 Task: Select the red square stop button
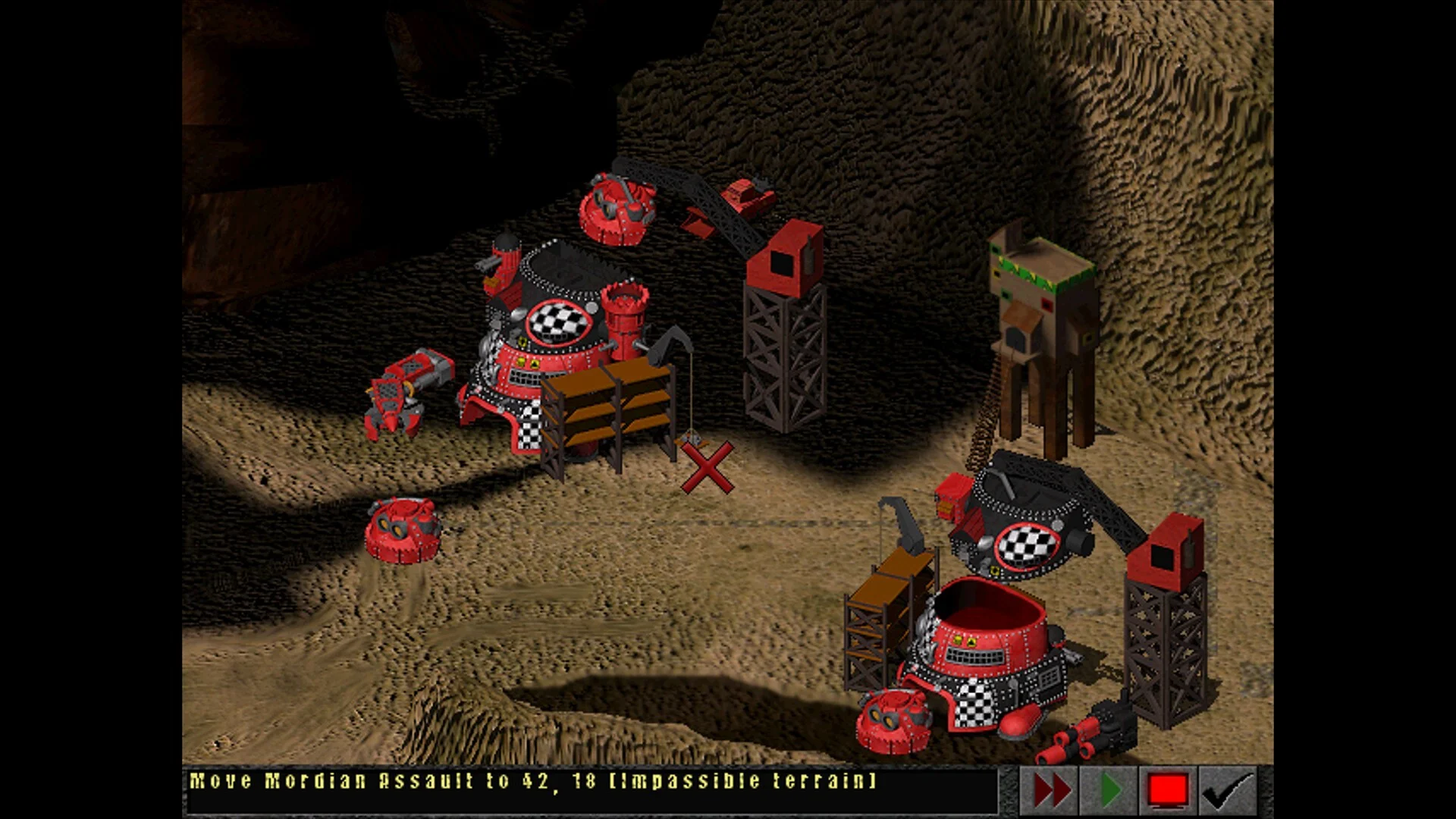pyautogui.click(x=1168, y=792)
